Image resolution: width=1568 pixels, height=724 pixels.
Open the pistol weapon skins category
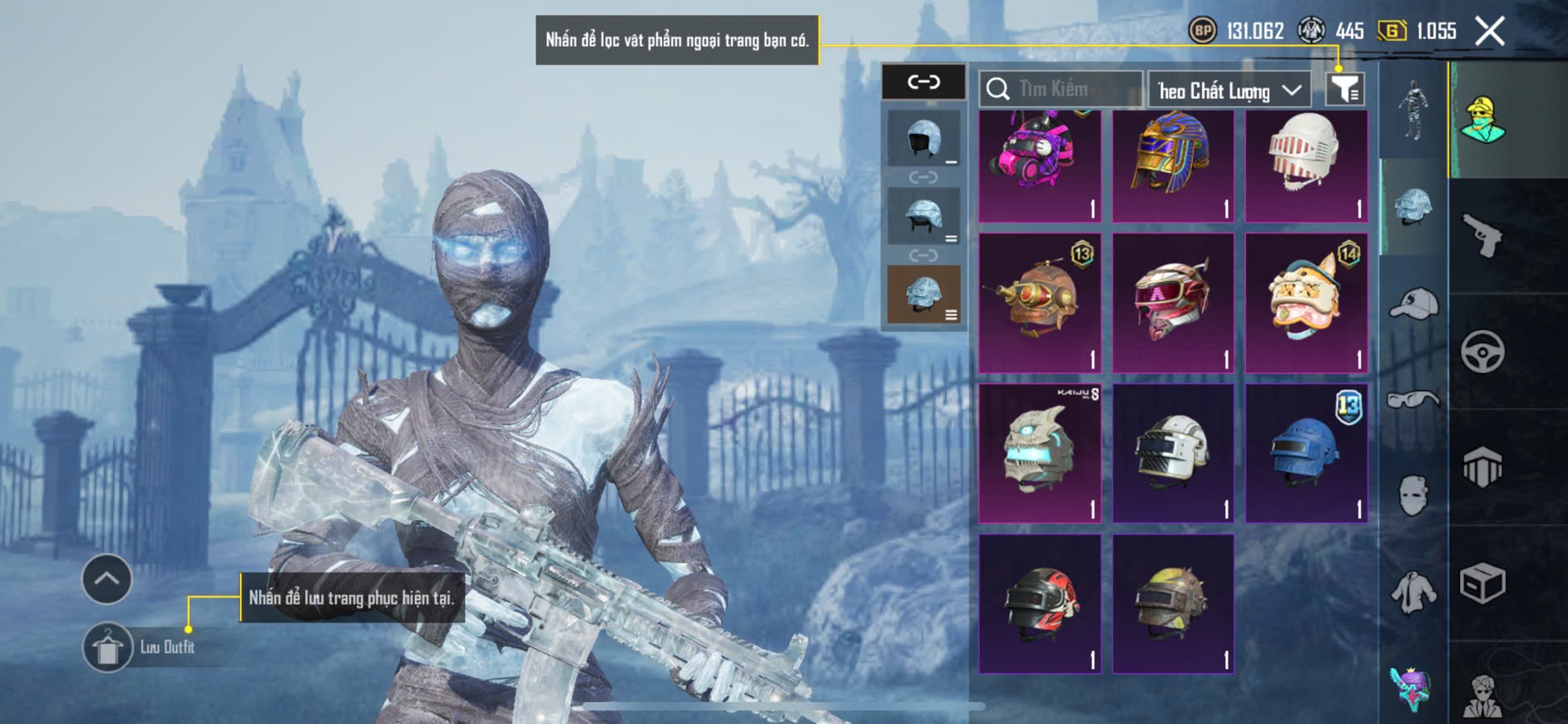point(1482,236)
